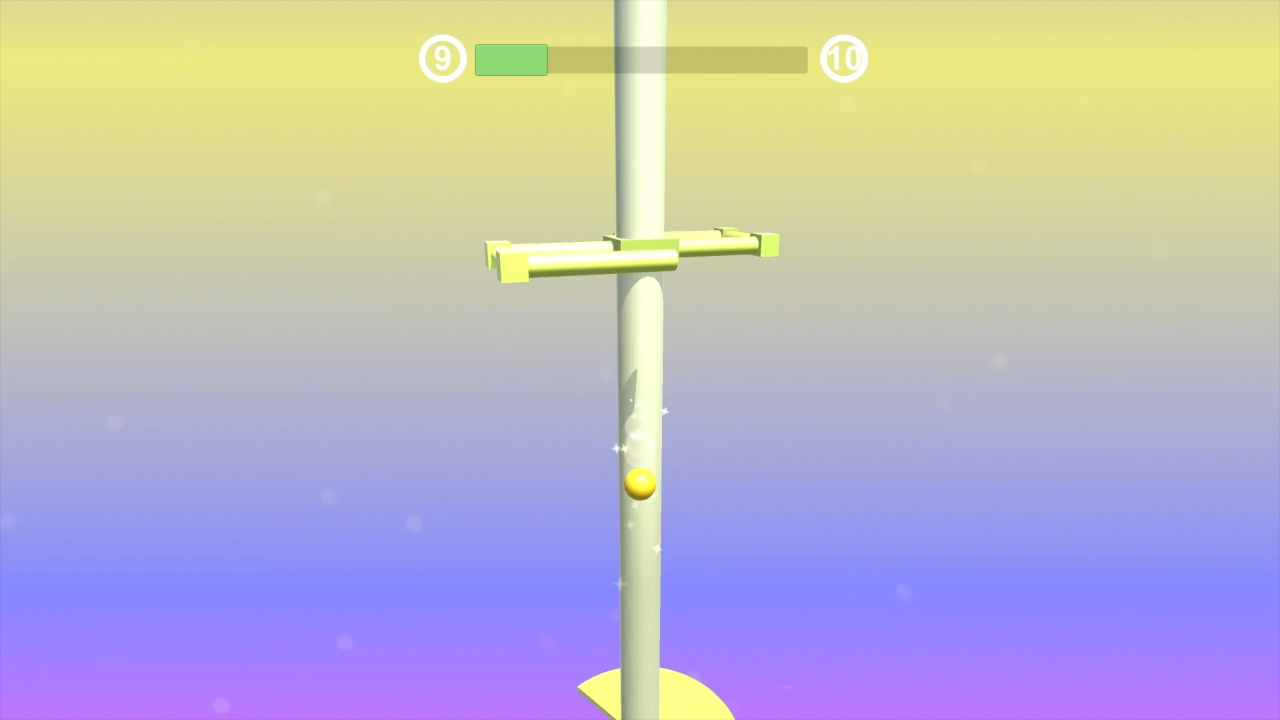This screenshot has width=1280, height=720.
Task: Select the level 10 circle badge
Action: click(x=844, y=58)
